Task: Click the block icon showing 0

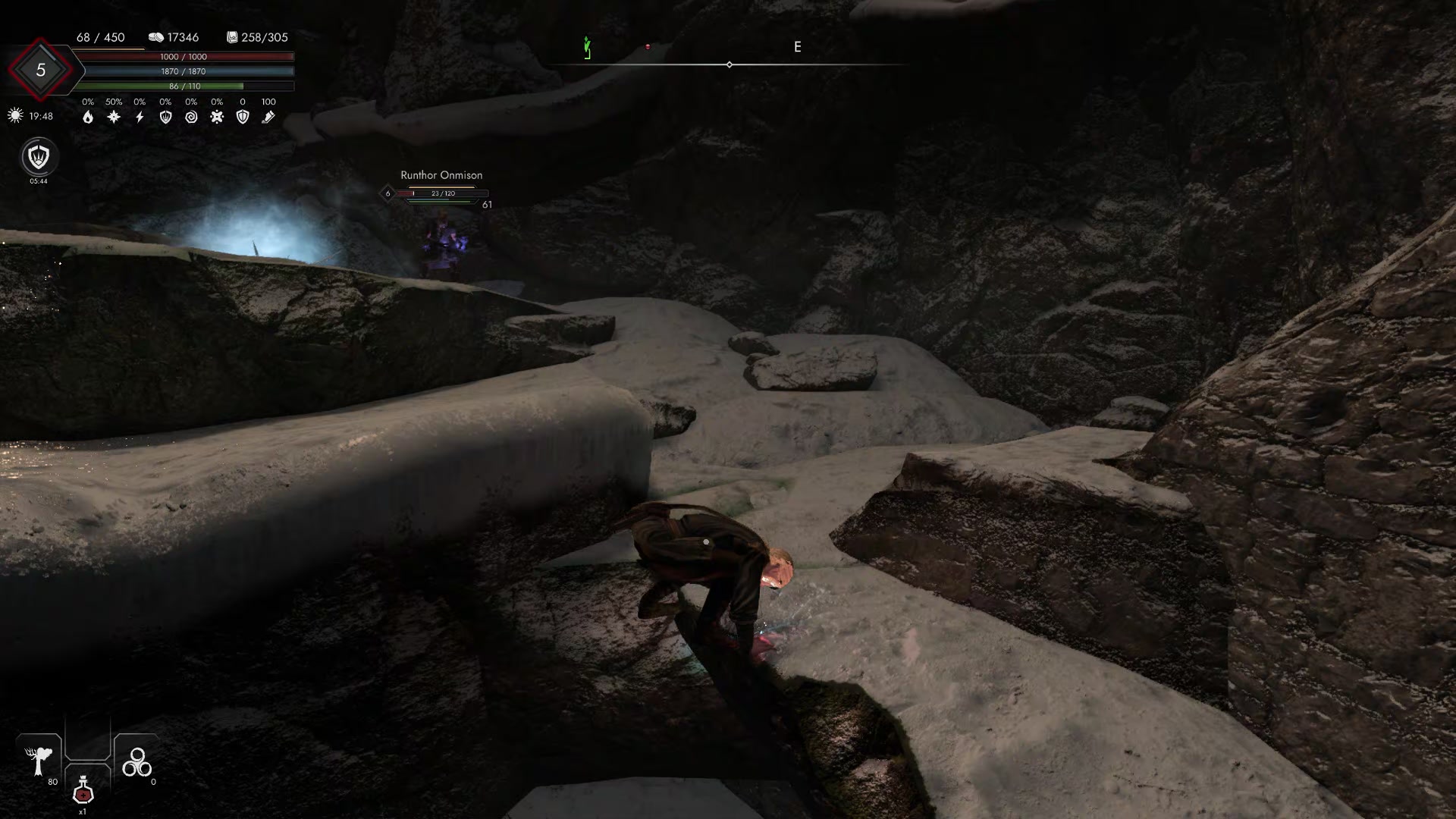Action: [x=243, y=116]
